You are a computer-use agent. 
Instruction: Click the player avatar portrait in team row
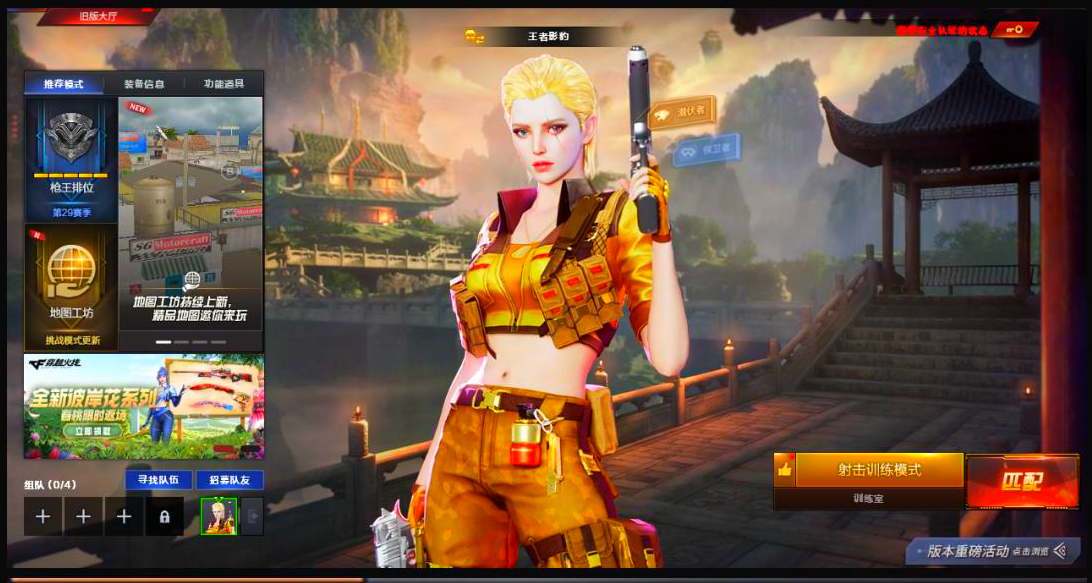coord(218,516)
